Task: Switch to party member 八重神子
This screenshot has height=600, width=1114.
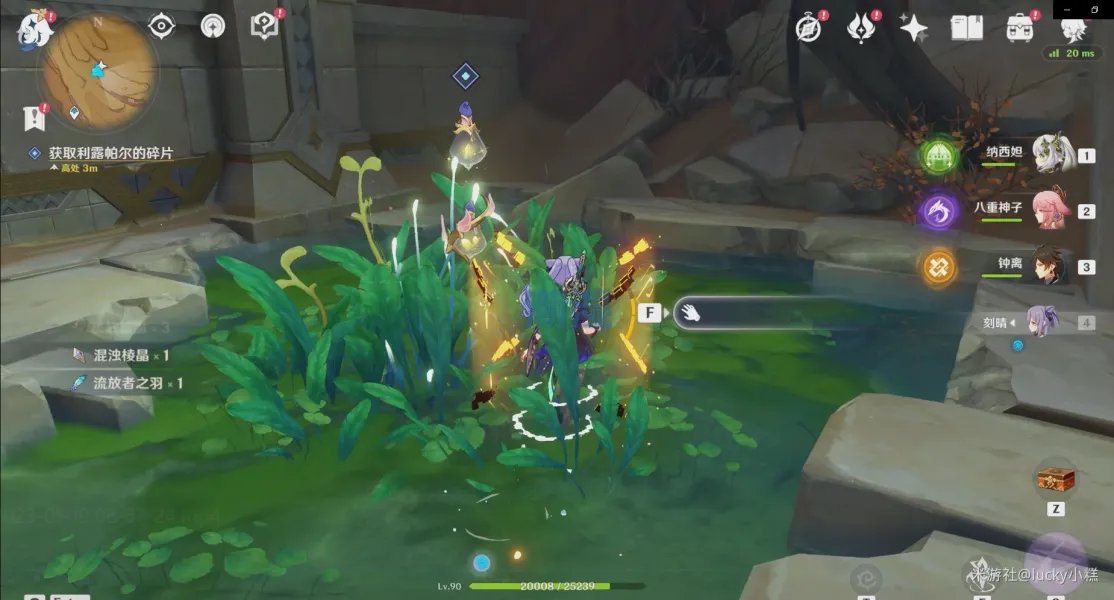Action: click(x=1051, y=211)
